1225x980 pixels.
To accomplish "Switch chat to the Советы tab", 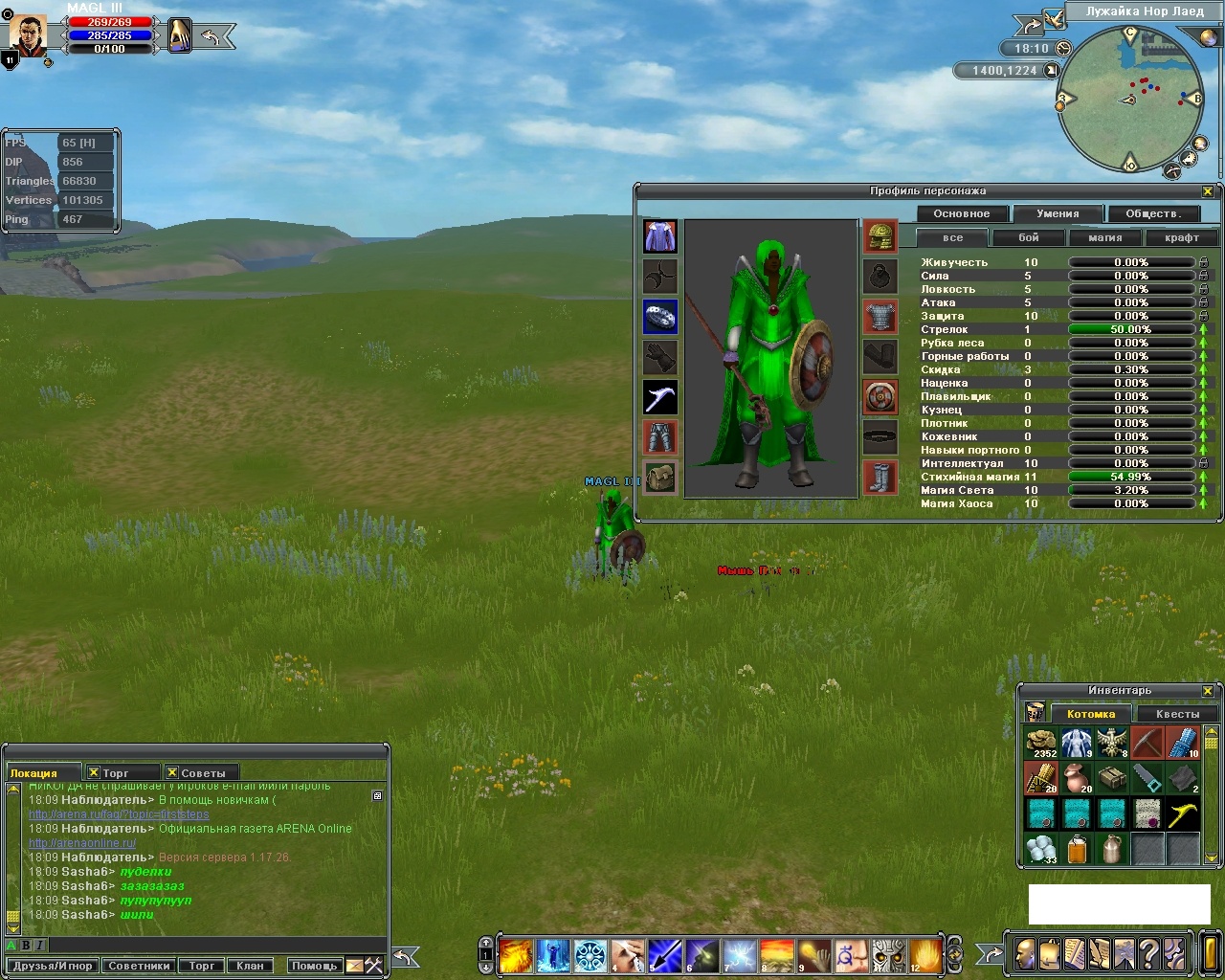I will [202, 773].
